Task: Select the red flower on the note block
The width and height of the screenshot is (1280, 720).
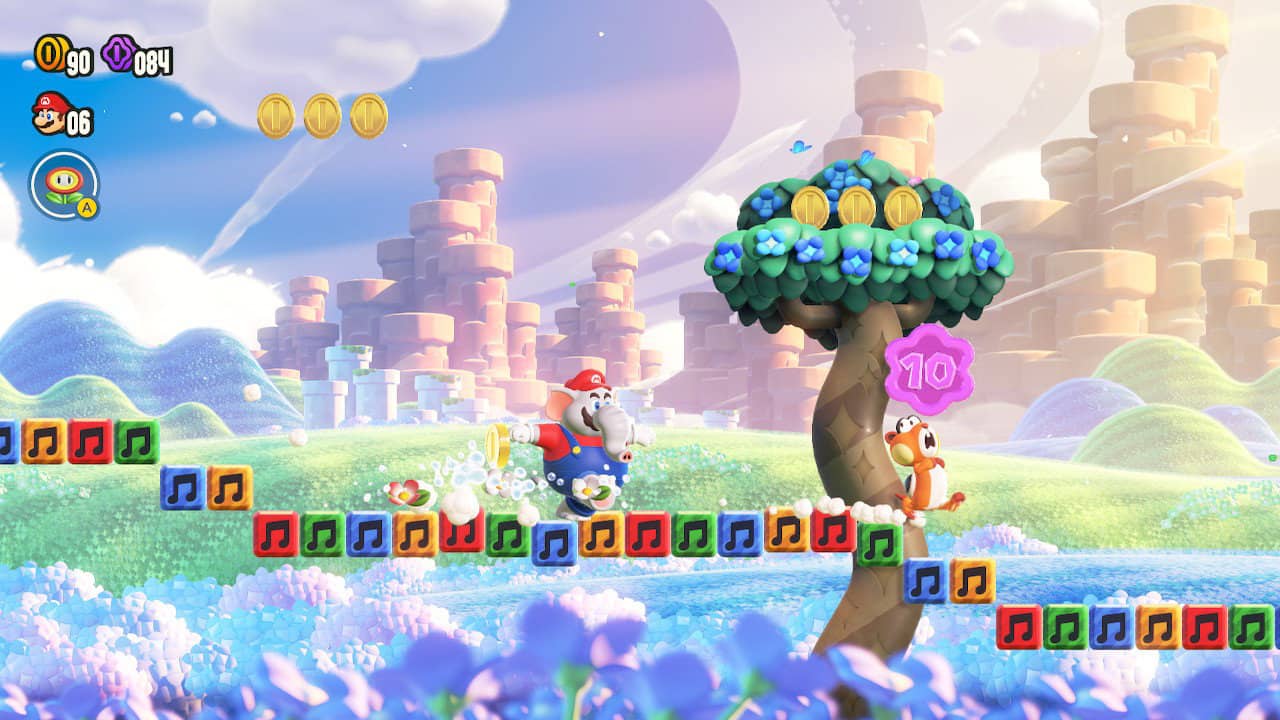Action: [407, 492]
